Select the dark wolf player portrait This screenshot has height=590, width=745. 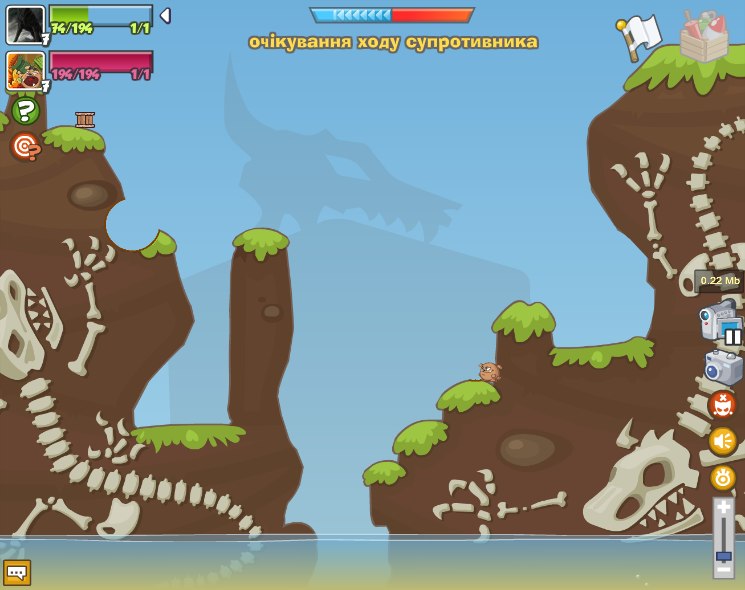[x=25, y=24]
